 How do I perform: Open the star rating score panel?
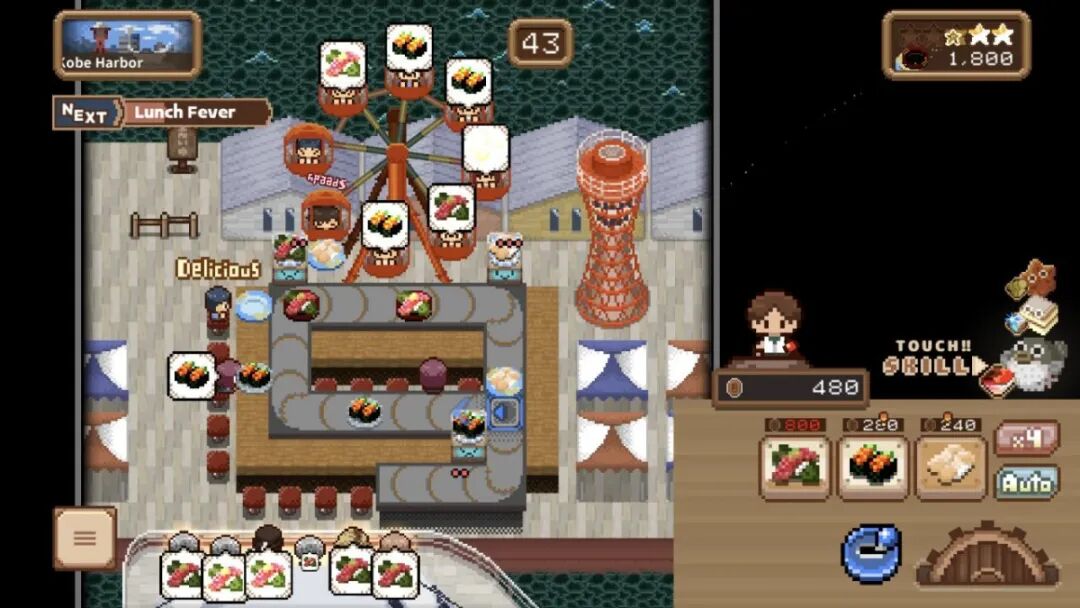coord(956,46)
